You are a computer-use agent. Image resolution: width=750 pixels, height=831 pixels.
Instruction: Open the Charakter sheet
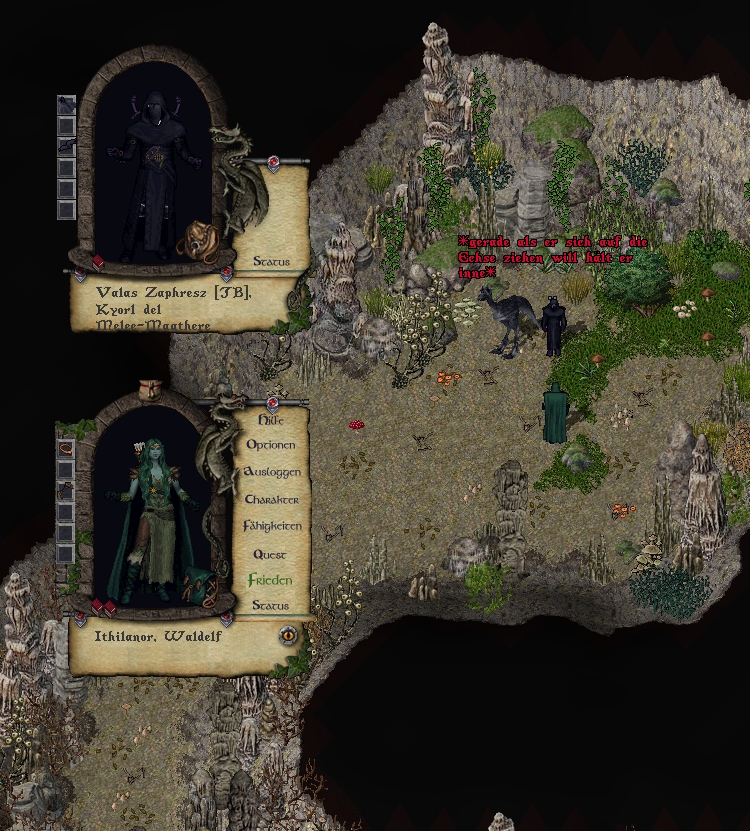click(271, 499)
